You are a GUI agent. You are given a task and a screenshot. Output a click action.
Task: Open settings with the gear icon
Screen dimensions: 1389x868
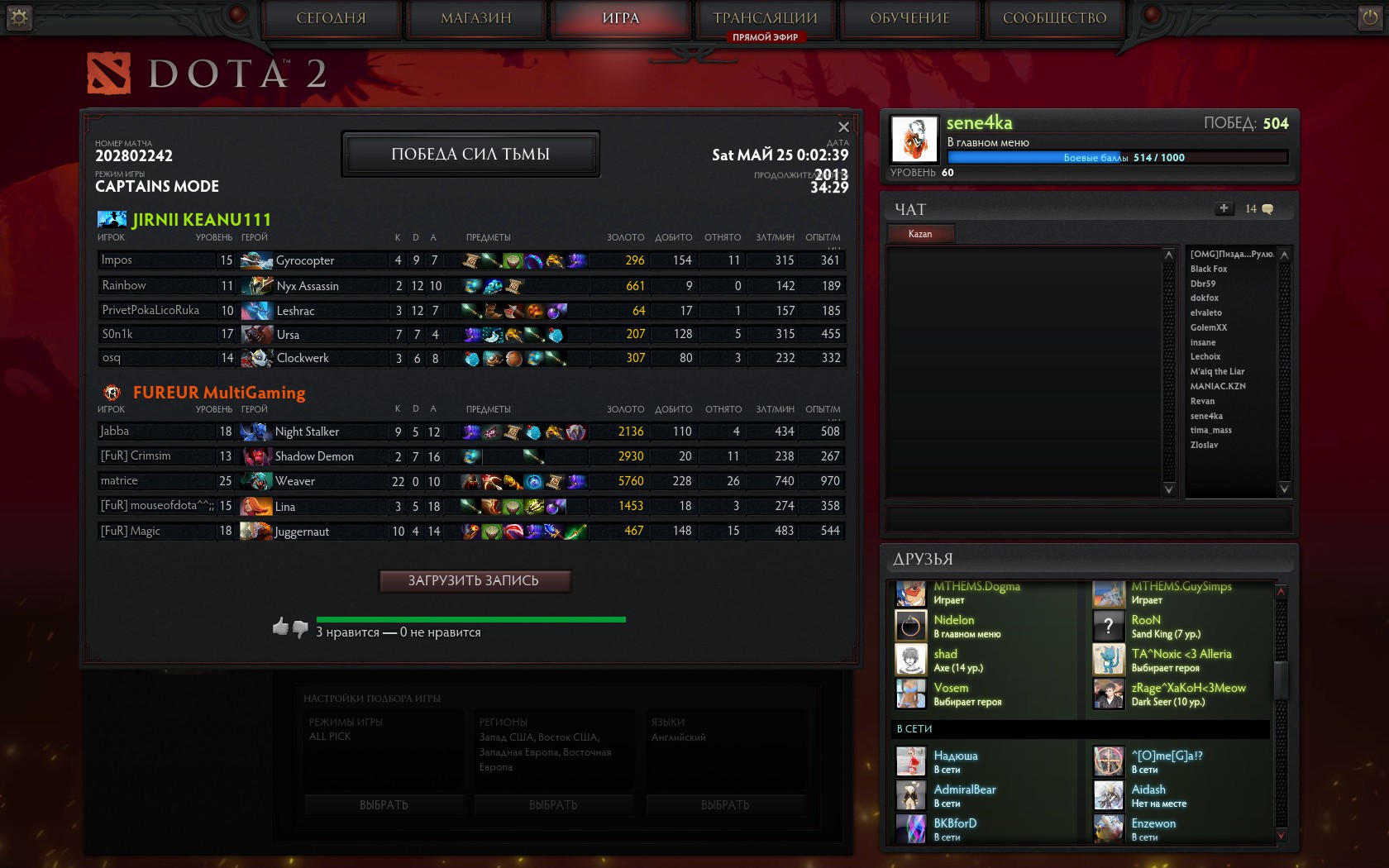coord(19,17)
